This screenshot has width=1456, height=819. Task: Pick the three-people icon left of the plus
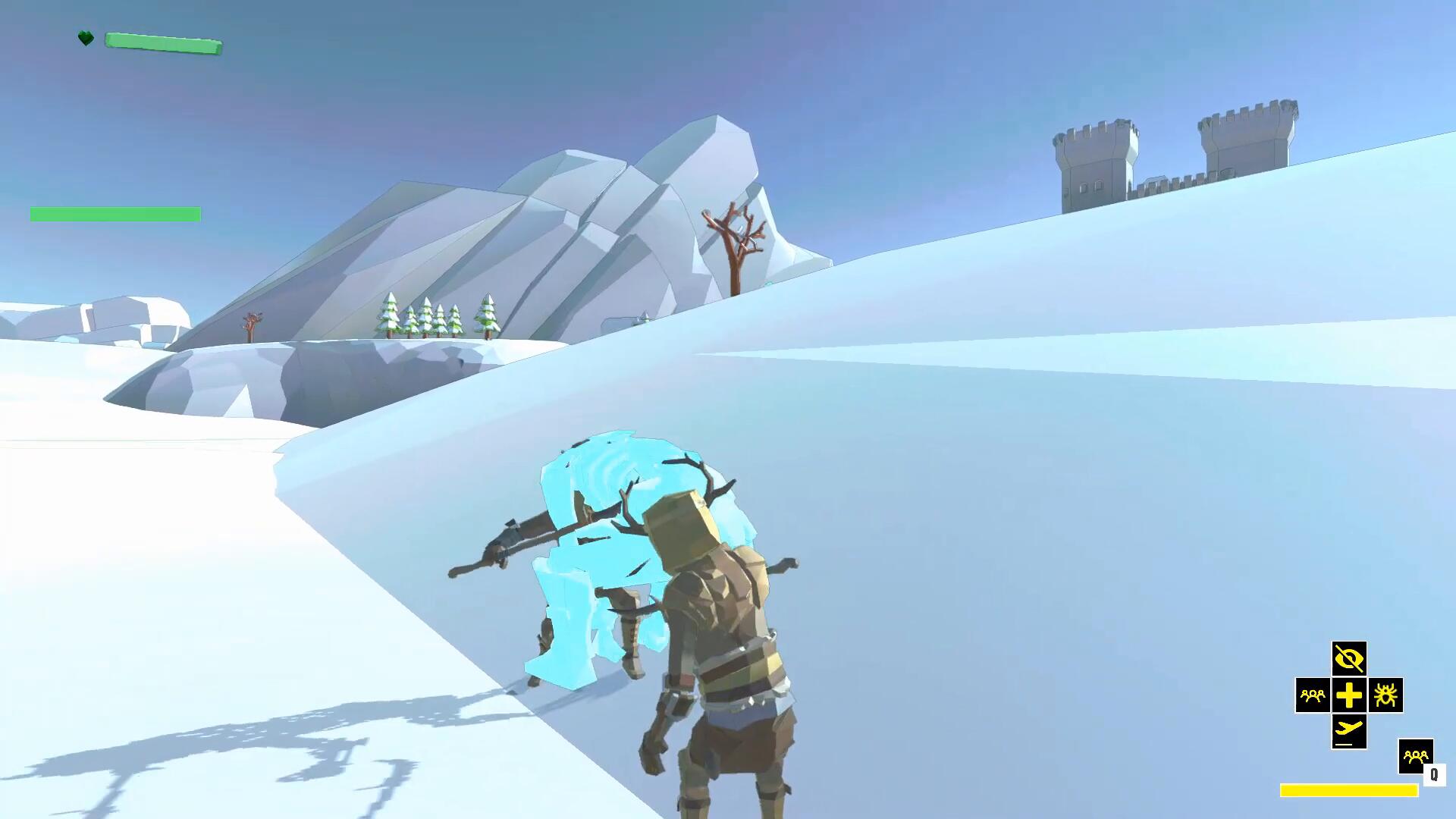(x=1313, y=695)
